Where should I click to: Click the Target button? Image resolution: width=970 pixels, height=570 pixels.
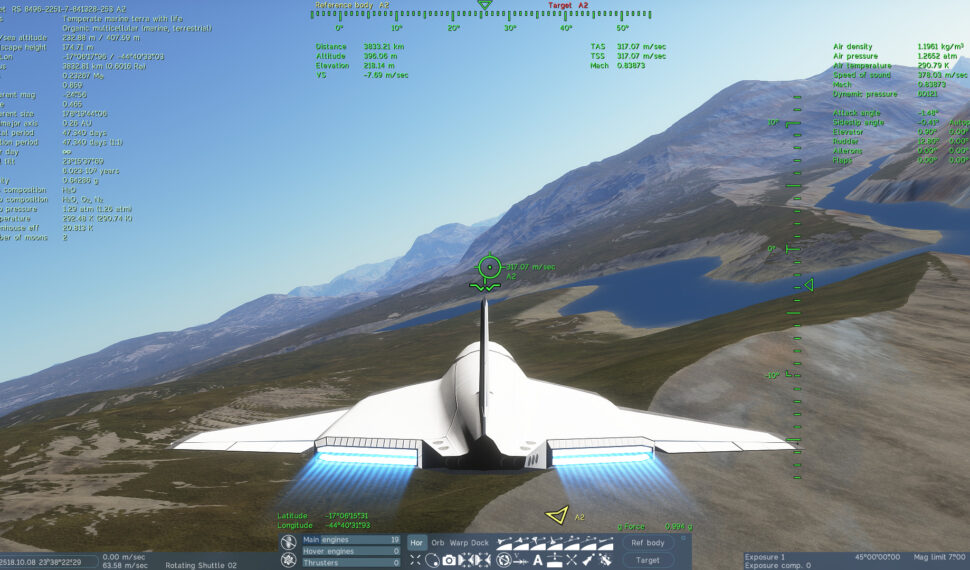(648, 561)
